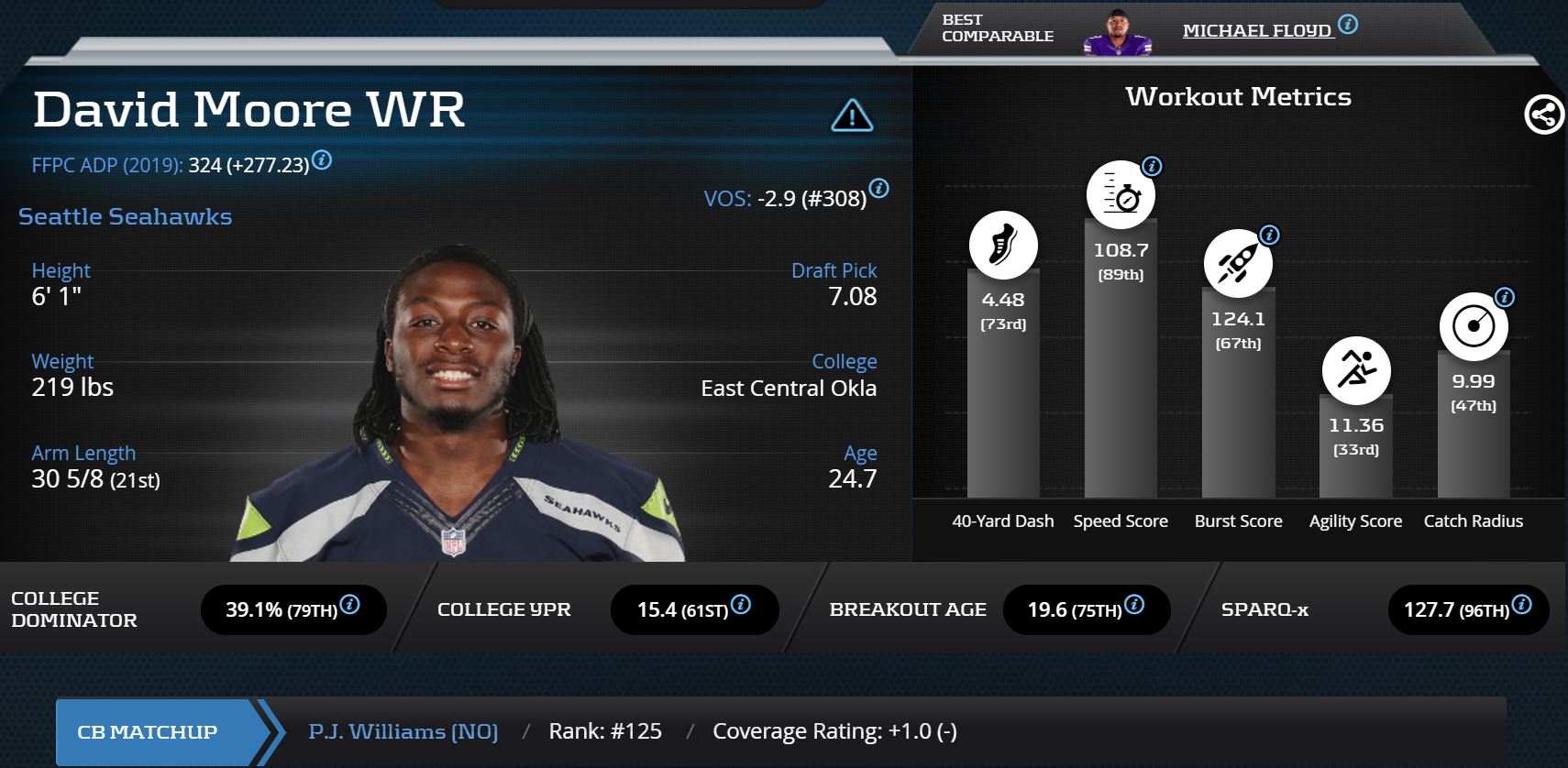
Task: Show info for College YPR
Action: pos(741,605)
